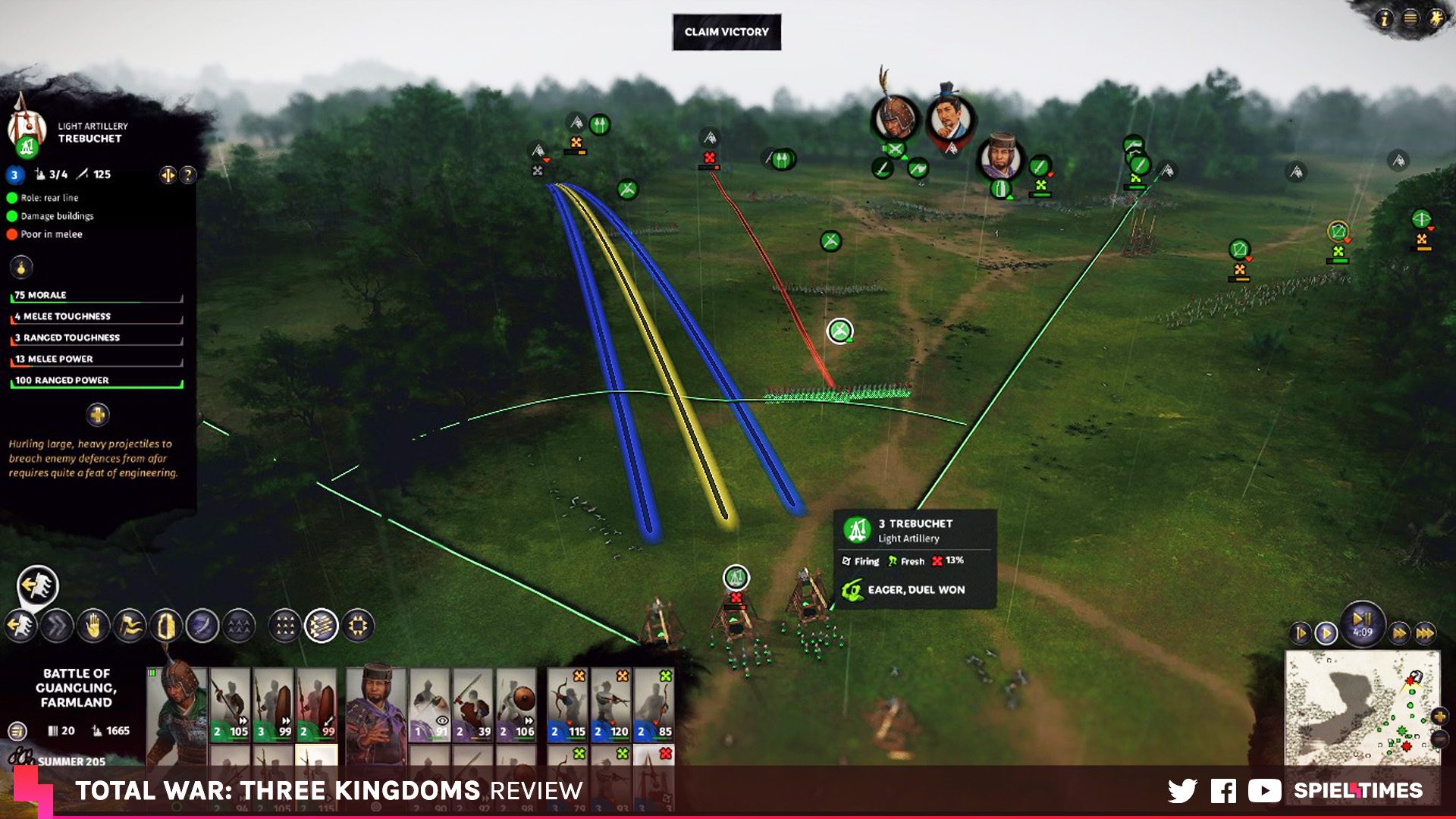This screenshot has height=819, width=1456.
Task: Click the Claim Victory button
Action: point(726,32)
